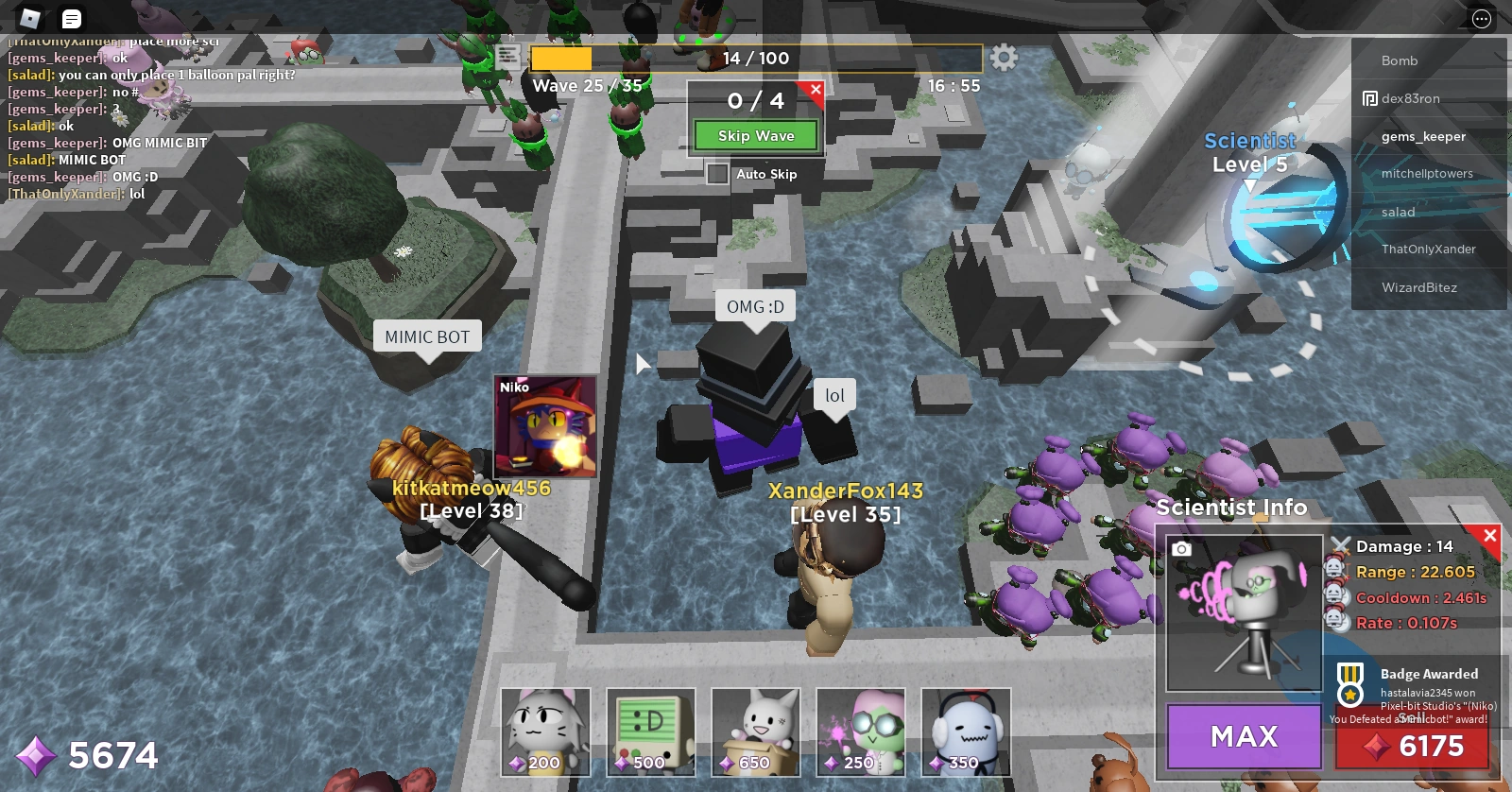Select the 250-gem scientist tower

coord(860,732)
